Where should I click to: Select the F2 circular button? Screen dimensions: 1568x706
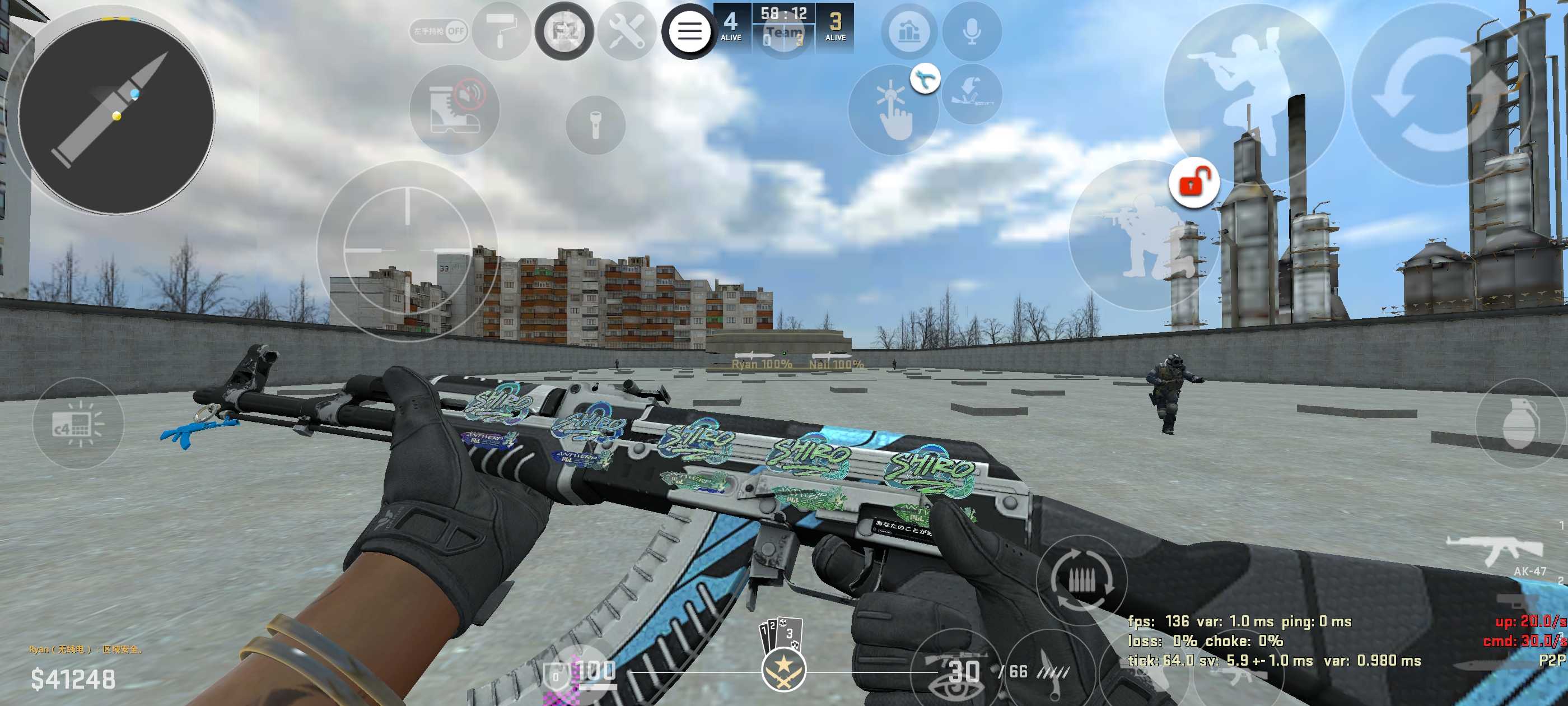click(564, 30)
